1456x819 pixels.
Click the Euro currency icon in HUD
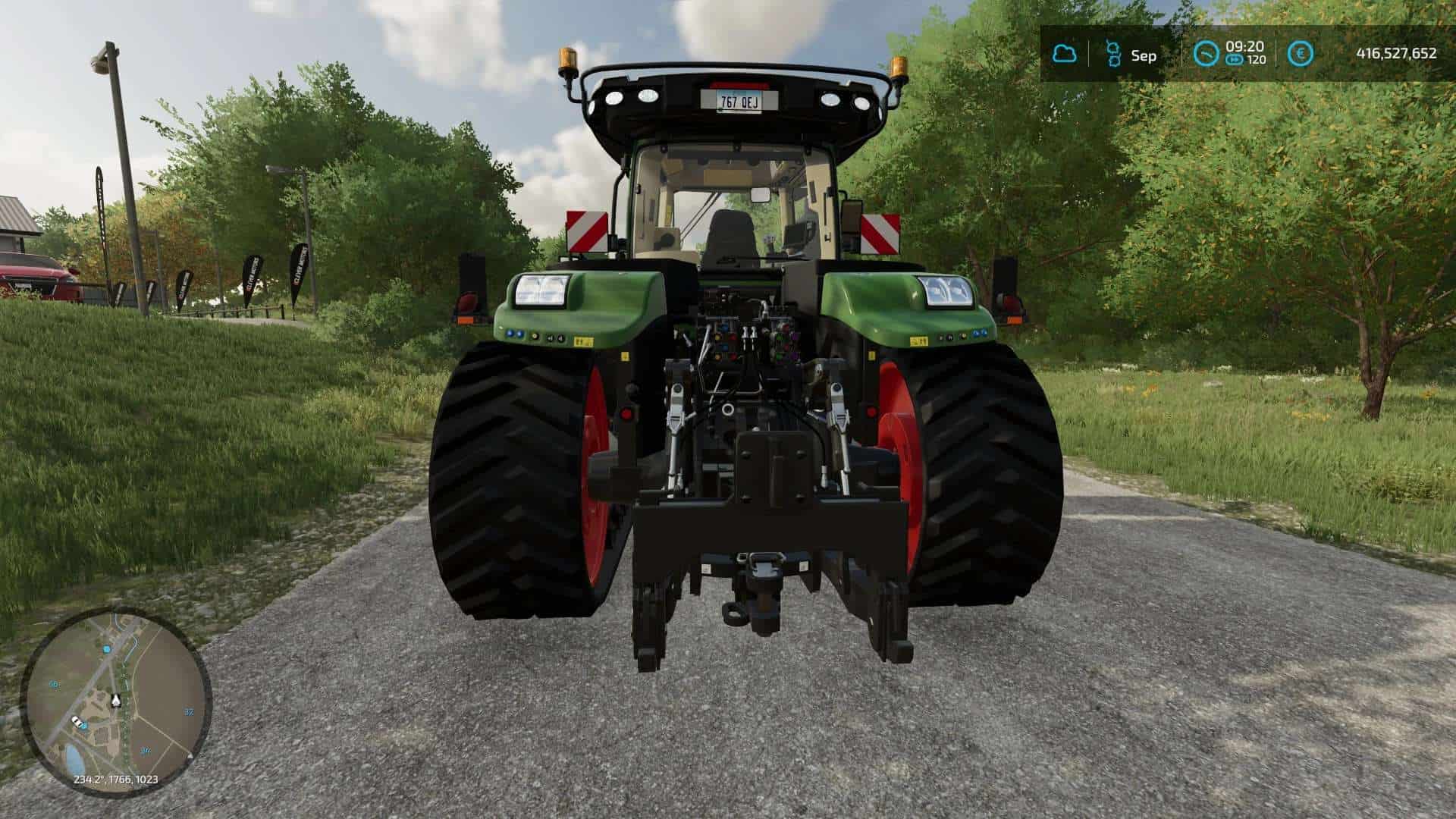[x=1300, y=53]
